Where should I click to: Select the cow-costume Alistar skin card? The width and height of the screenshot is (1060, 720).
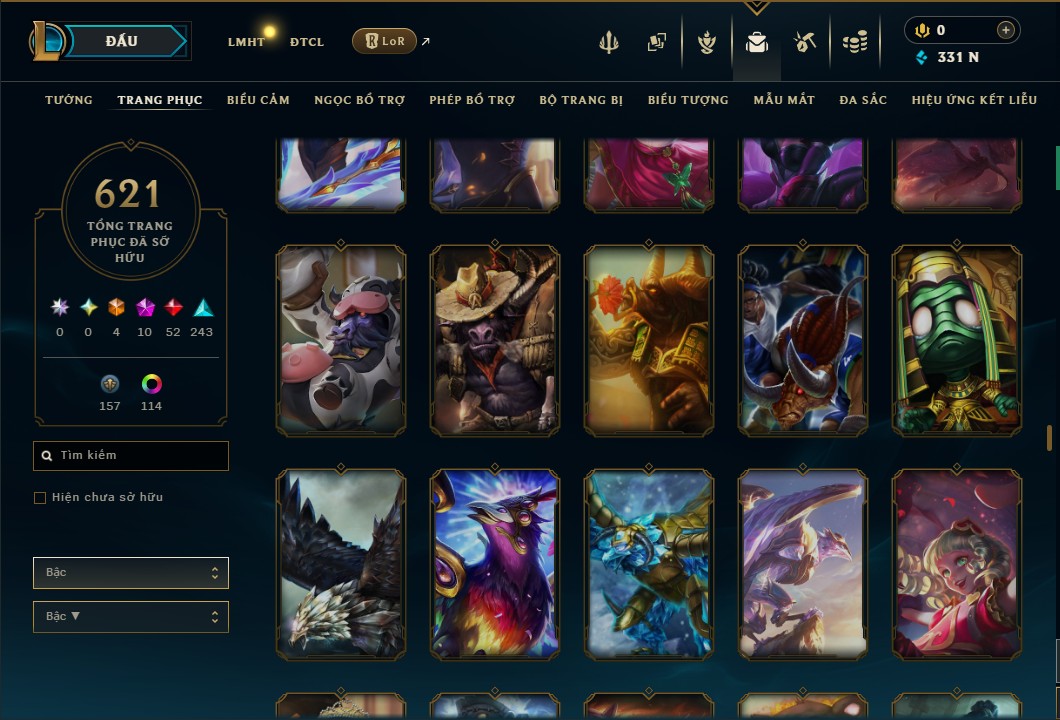[x=341, y=341]
